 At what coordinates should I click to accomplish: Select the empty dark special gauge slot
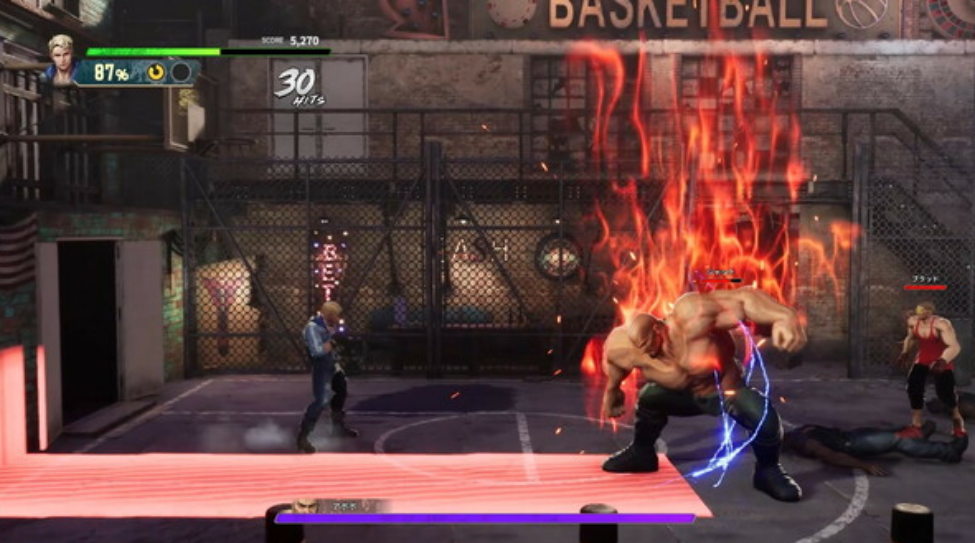tap(181, 72)
